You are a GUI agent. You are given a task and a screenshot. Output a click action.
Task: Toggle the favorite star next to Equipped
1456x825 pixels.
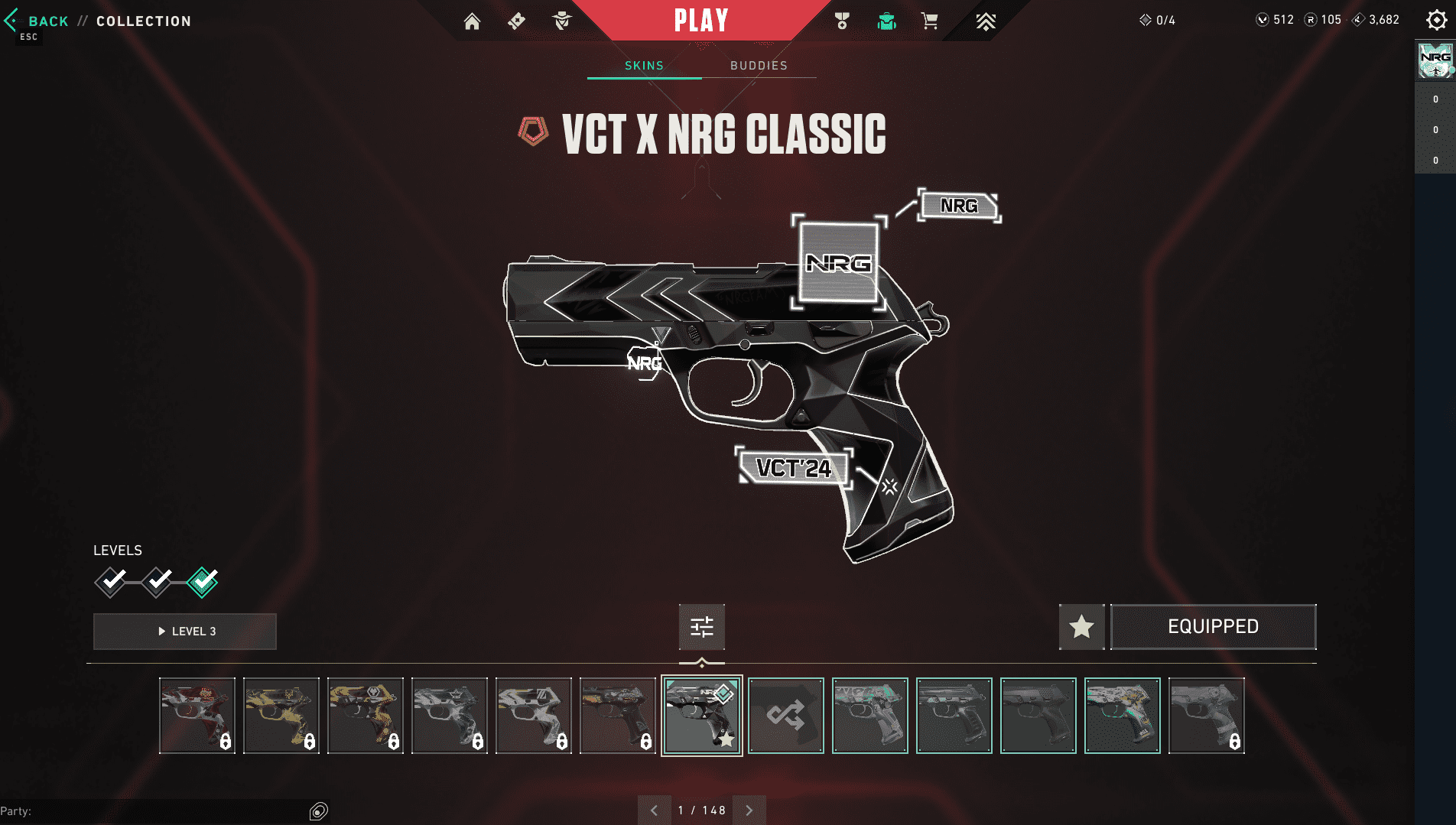1081,627
